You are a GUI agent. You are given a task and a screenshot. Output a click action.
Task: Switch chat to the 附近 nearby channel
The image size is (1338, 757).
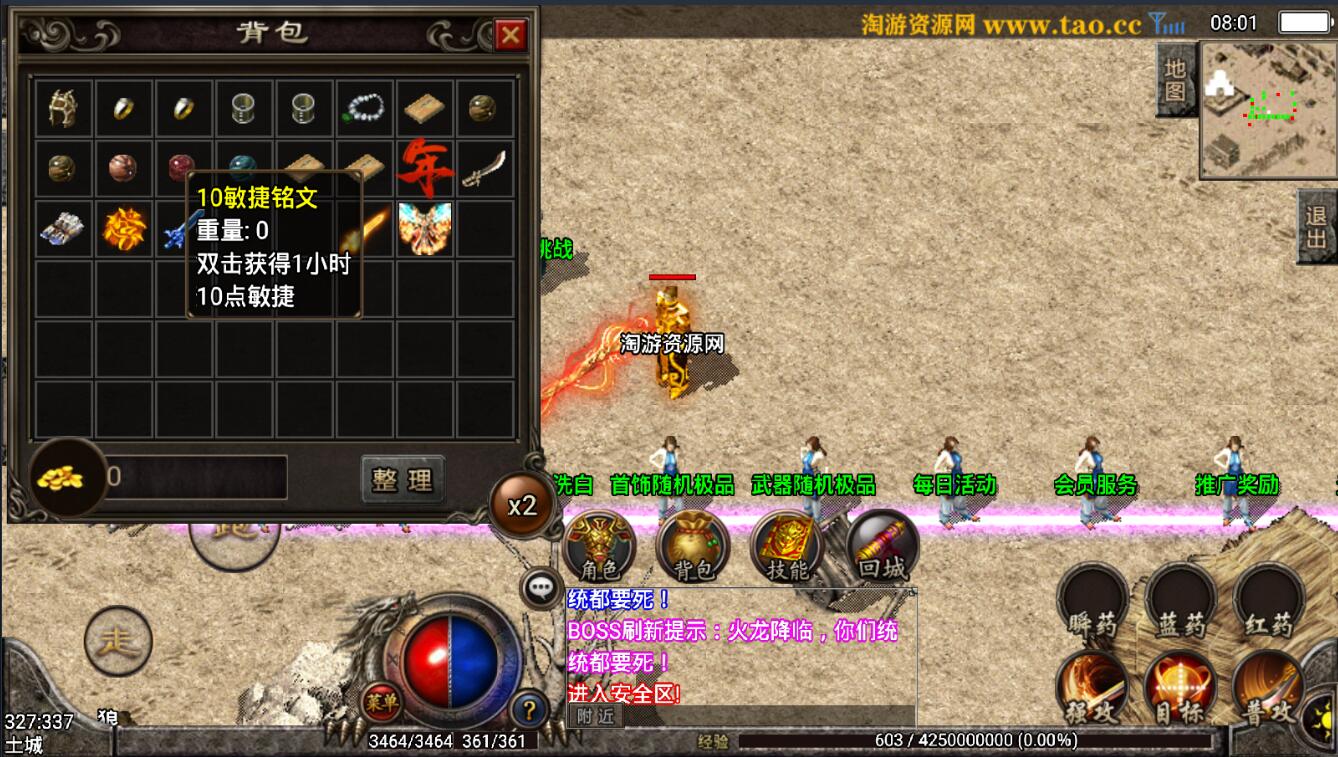point(595,715)
